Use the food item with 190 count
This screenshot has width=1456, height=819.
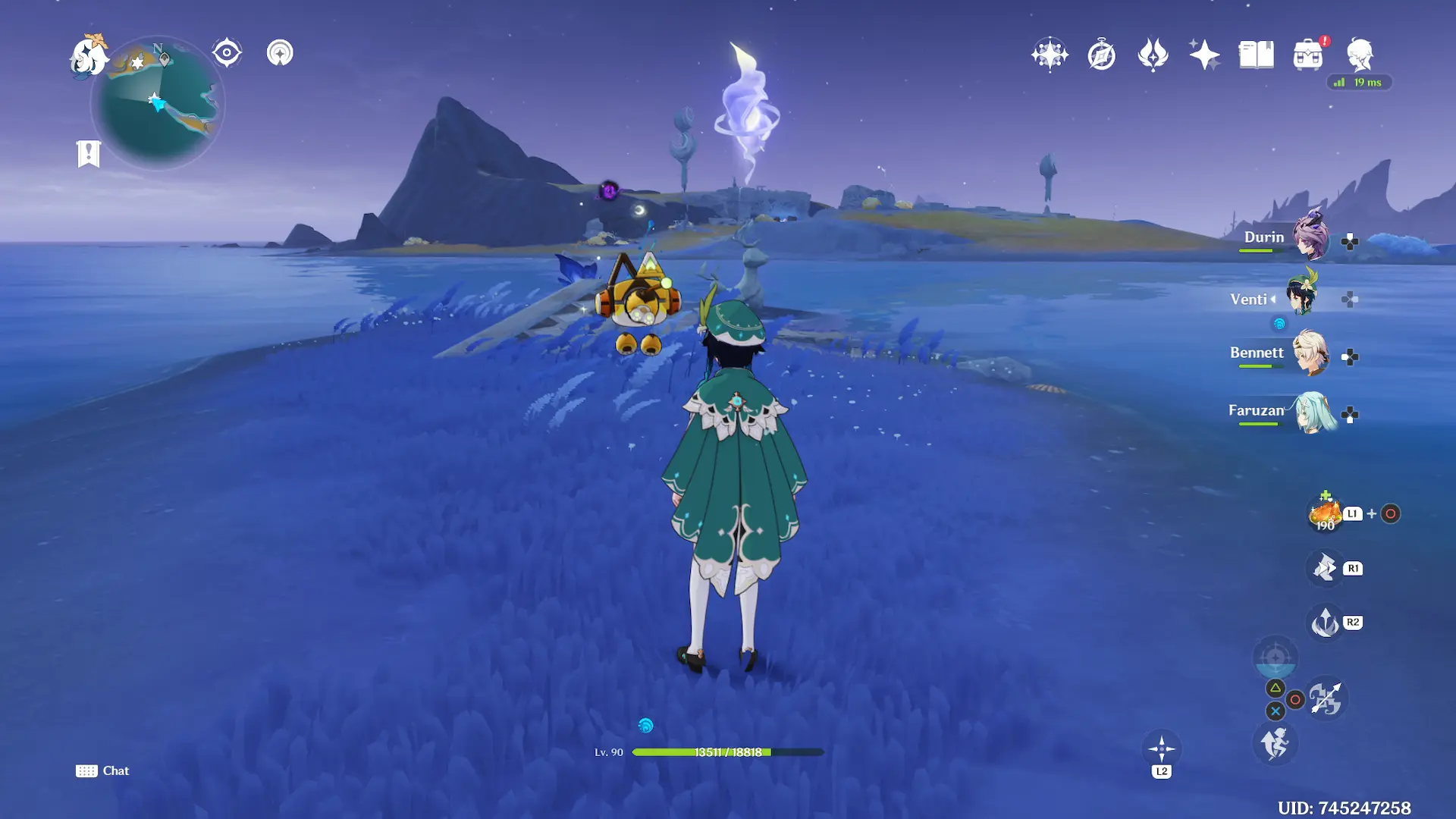pos(1325,514)
